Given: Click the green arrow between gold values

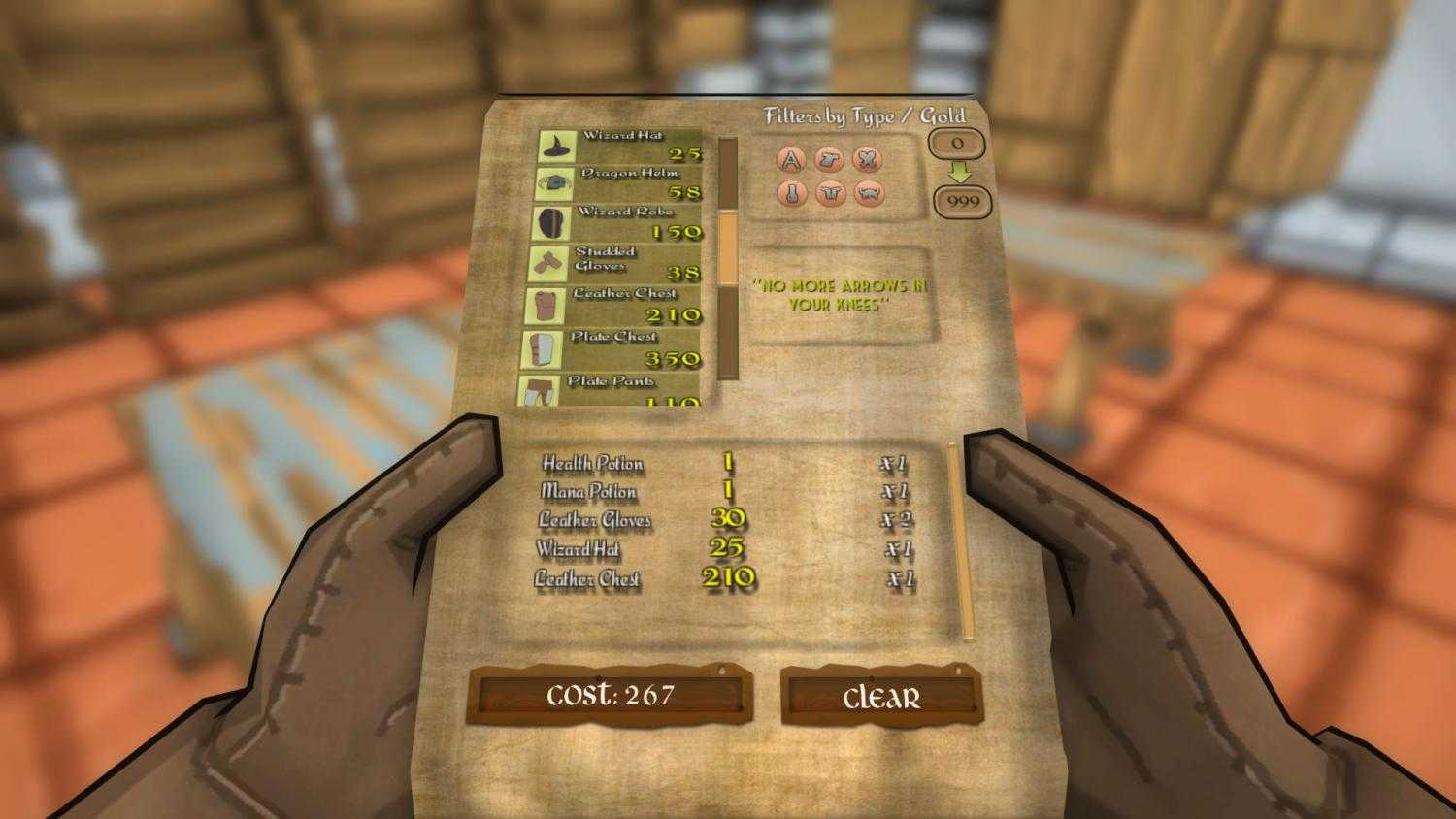Looking at the screenshot, I should 958,174.
